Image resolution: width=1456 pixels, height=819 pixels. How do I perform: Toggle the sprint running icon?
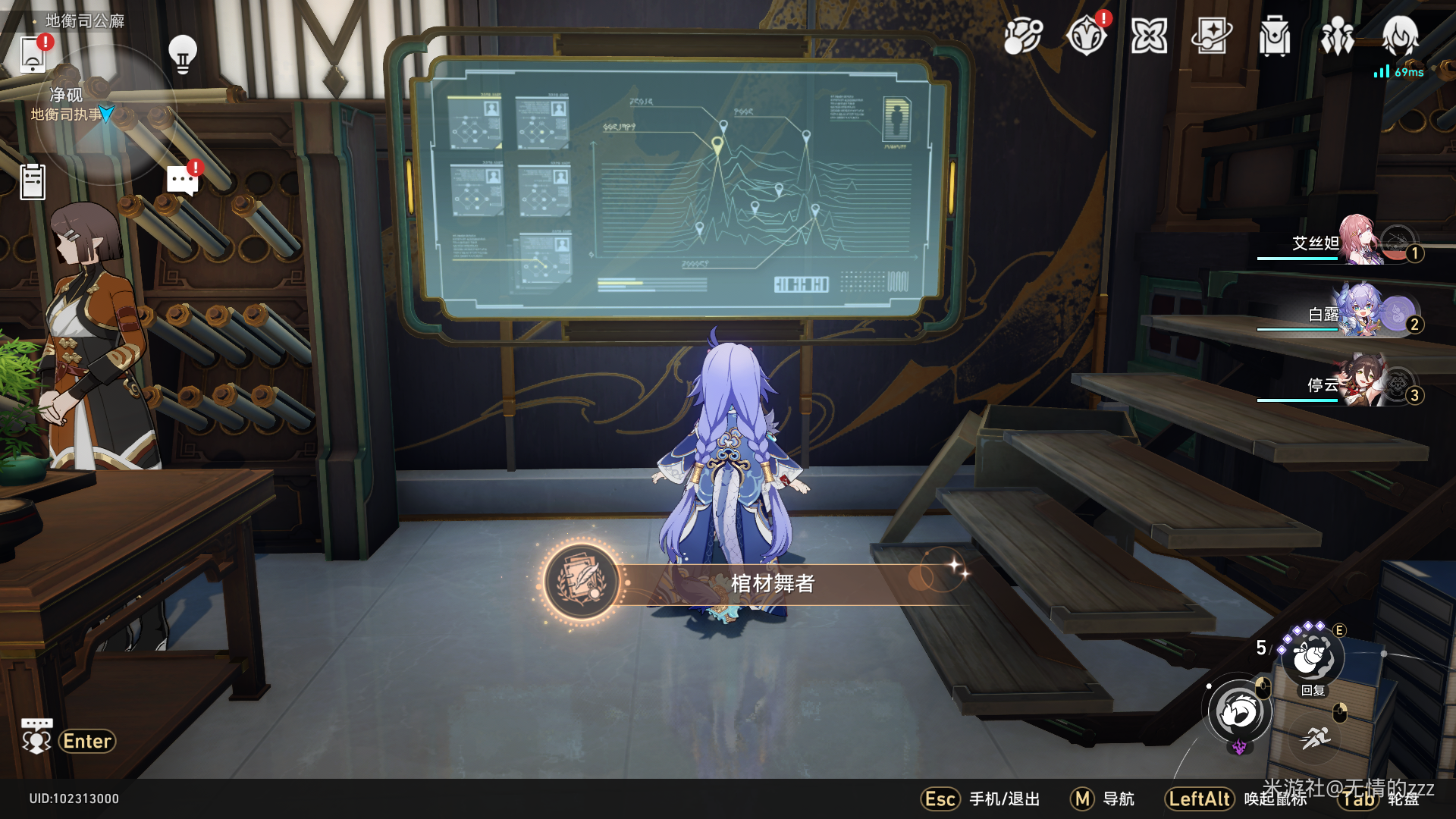[1316, 736]
